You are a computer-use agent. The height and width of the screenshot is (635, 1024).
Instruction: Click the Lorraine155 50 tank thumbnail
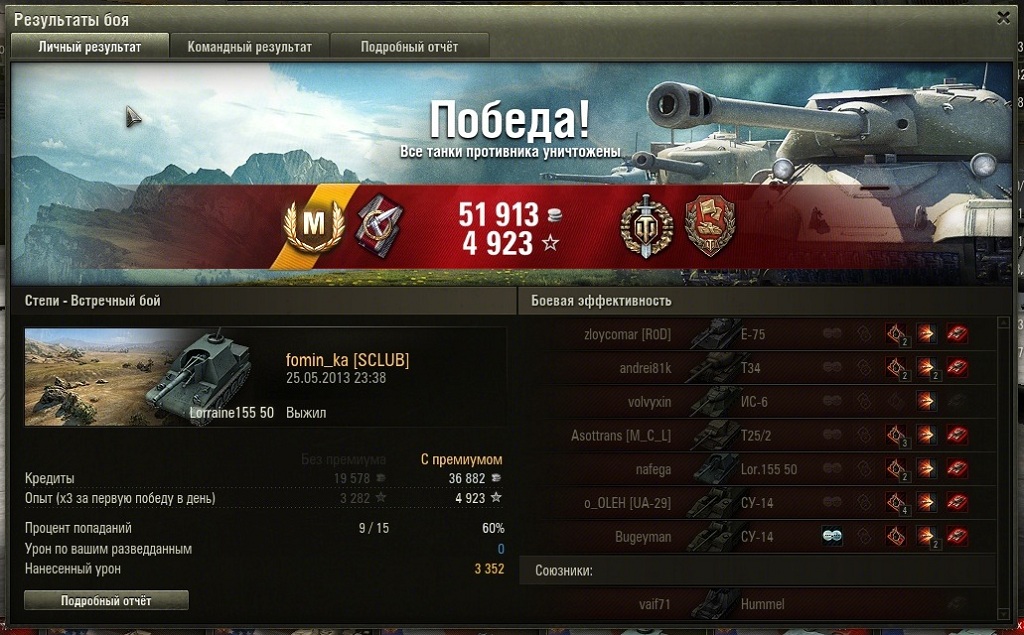coord(150,377)
